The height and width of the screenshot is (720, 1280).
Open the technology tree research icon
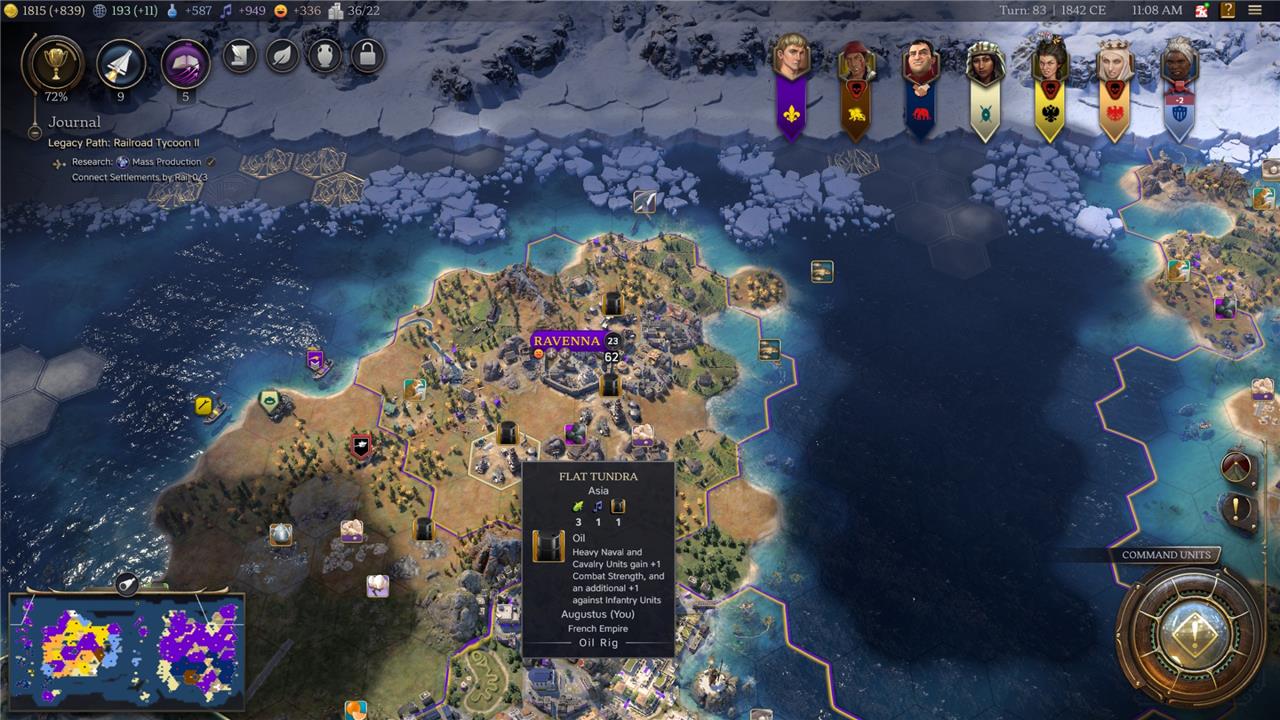coord(121,63)
